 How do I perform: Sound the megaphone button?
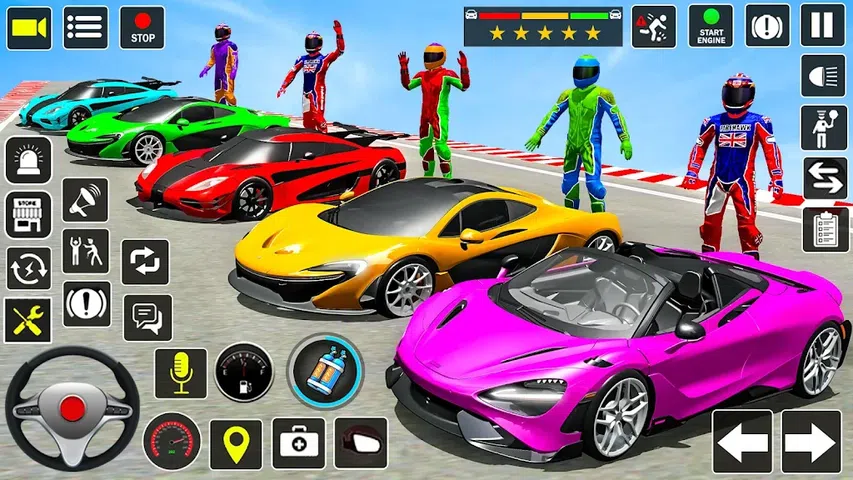(x=86, y=200)
